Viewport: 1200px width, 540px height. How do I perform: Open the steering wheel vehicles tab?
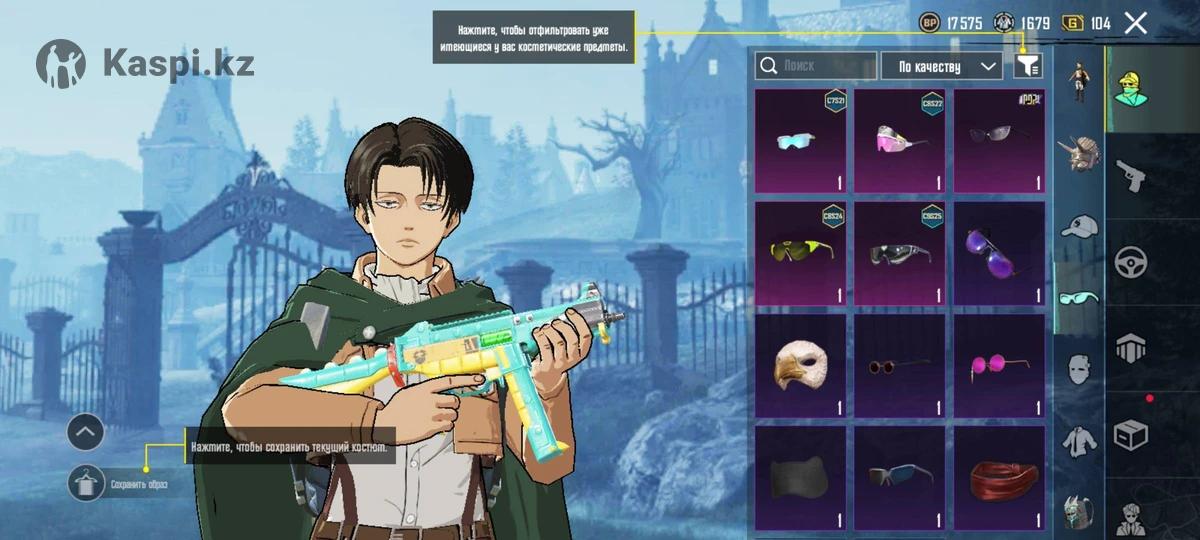pos(1131,262)
